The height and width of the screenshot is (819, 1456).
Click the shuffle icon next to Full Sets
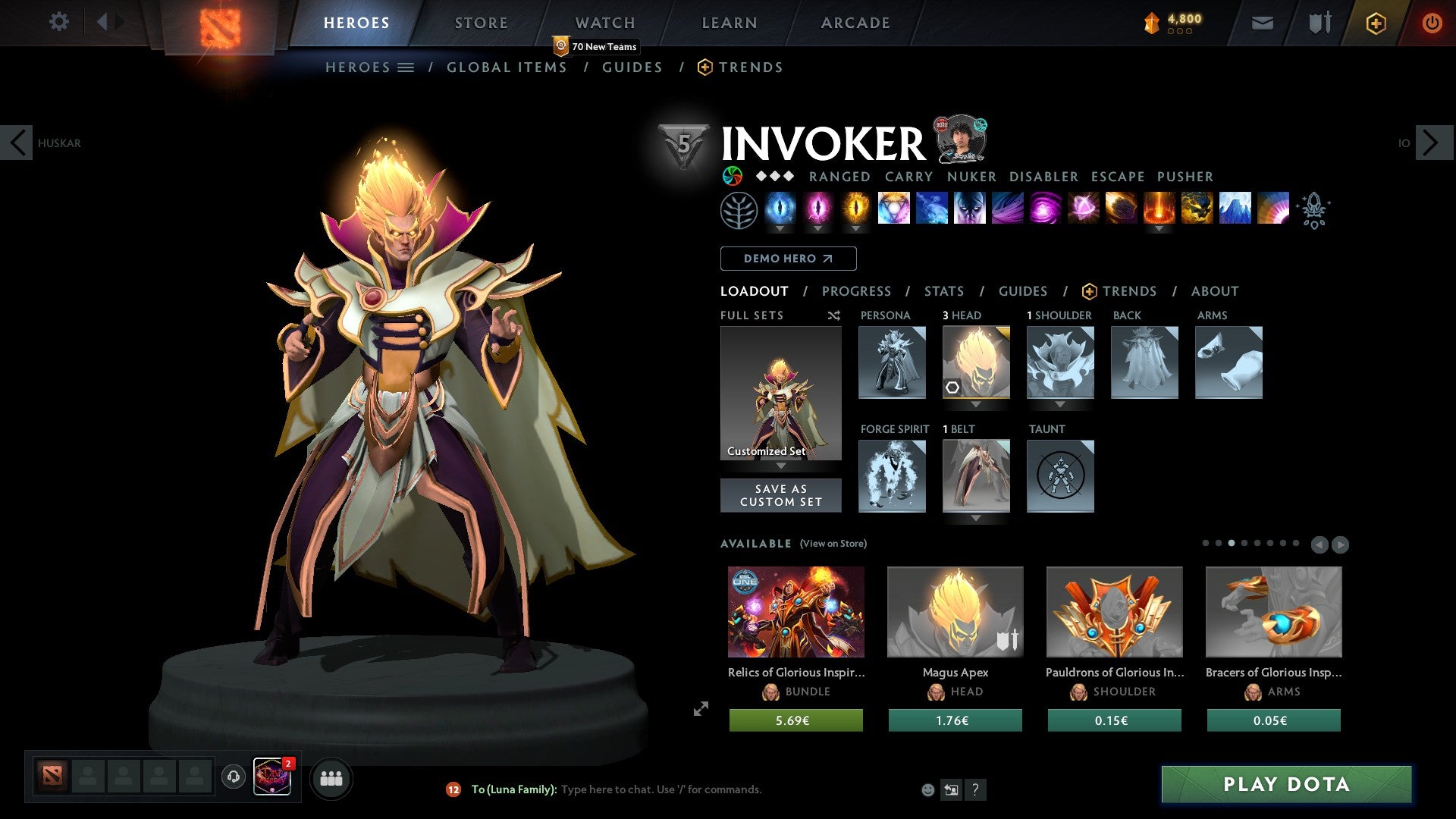point(833,315)
